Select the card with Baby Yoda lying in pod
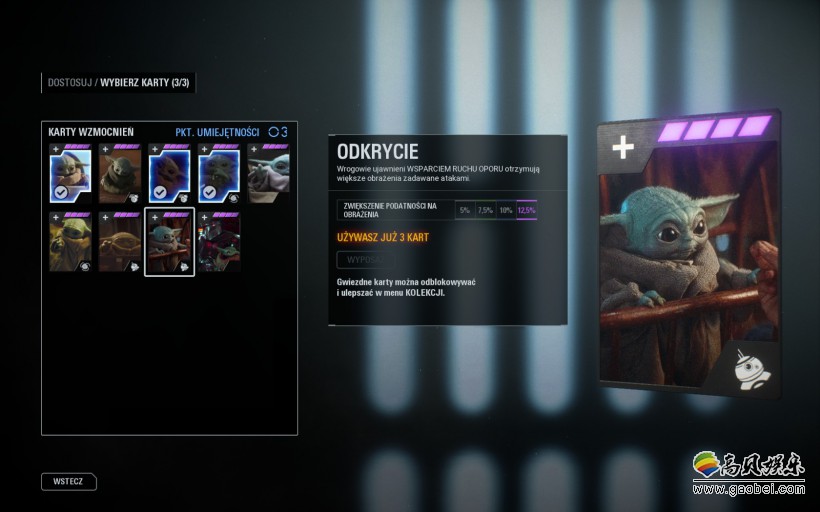820x512 pixels. coord(120,242)
